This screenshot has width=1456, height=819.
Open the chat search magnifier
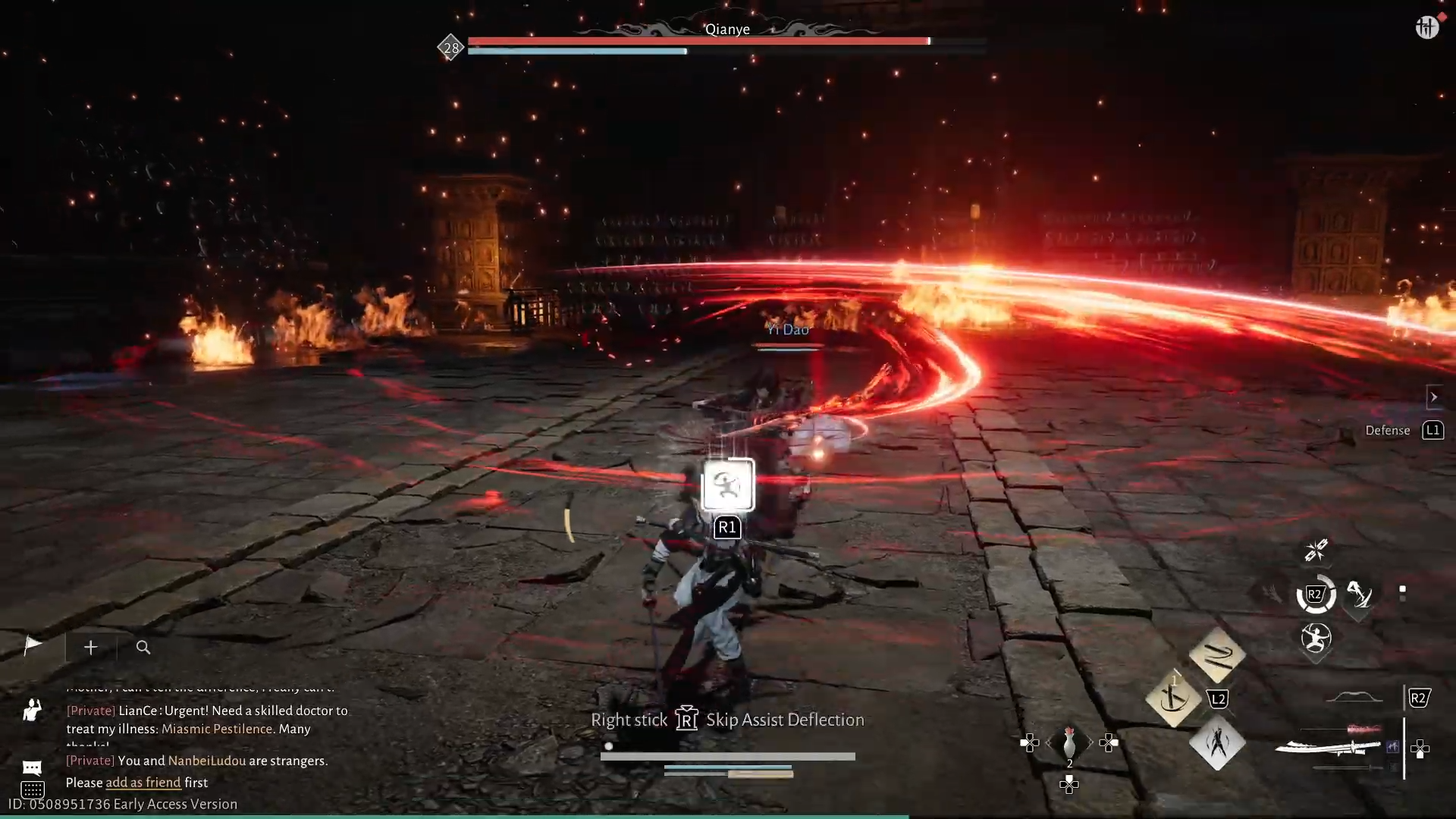(143, 648)
